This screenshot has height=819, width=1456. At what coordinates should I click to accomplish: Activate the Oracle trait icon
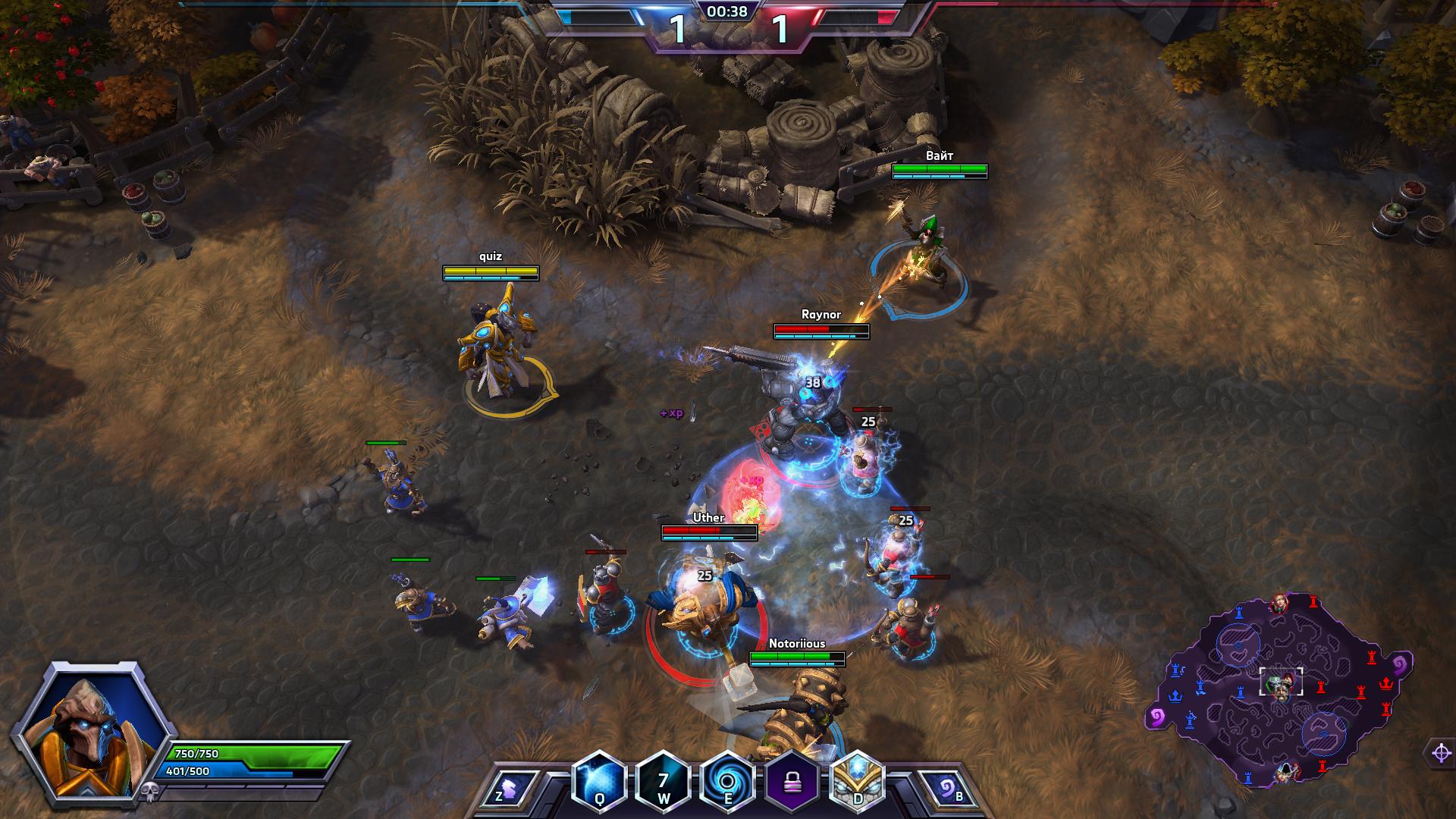[x=858, y=780]
